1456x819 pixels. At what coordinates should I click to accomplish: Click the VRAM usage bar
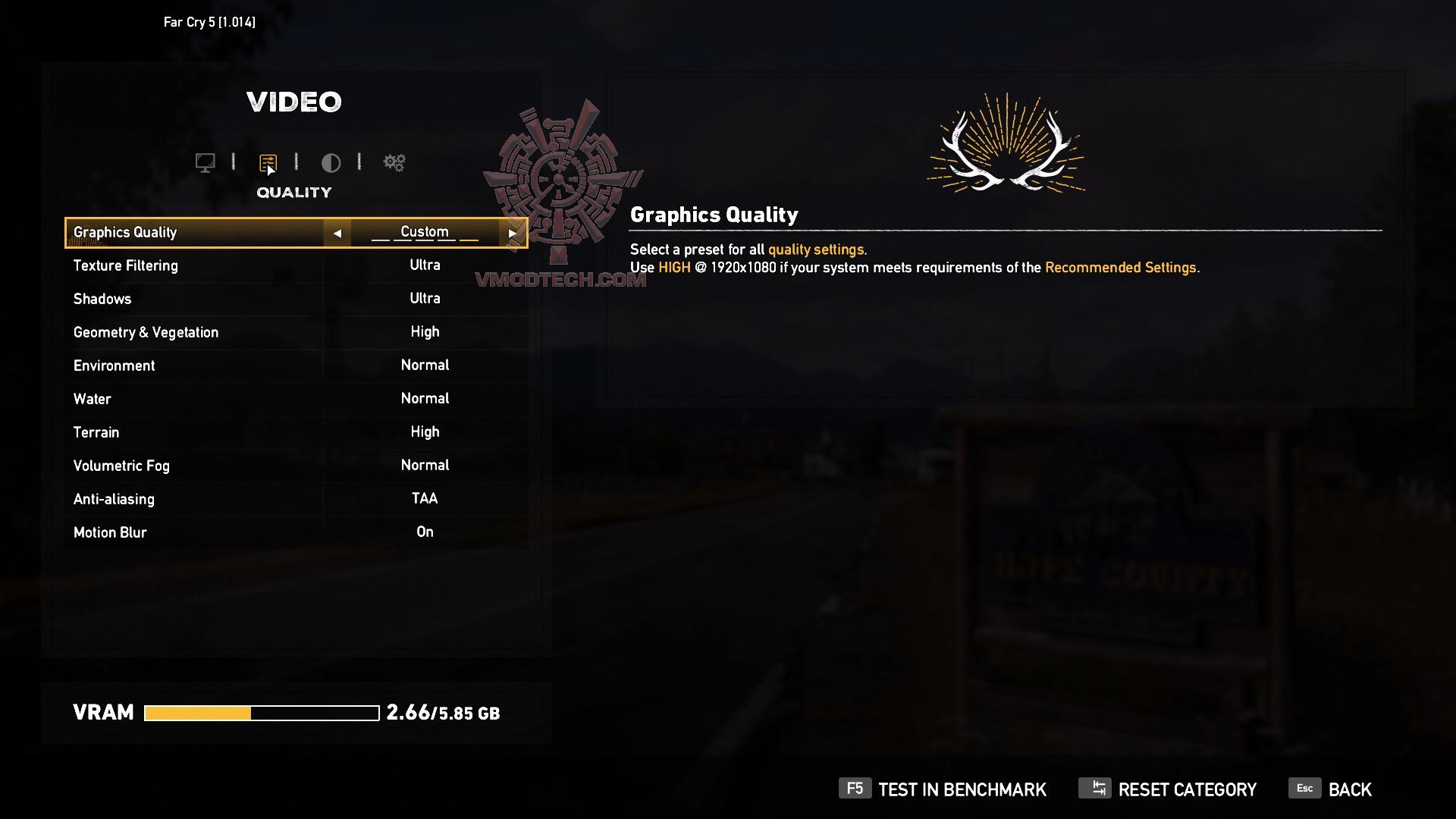[x=262, y=713]
